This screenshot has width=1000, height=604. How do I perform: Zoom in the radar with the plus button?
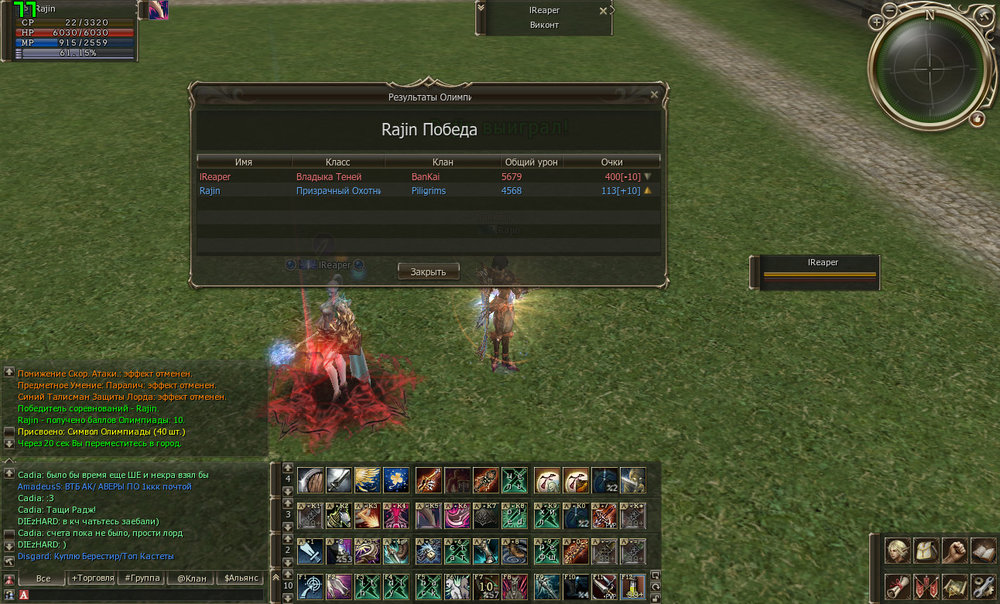pyautogui.click(x=876, y=21)
